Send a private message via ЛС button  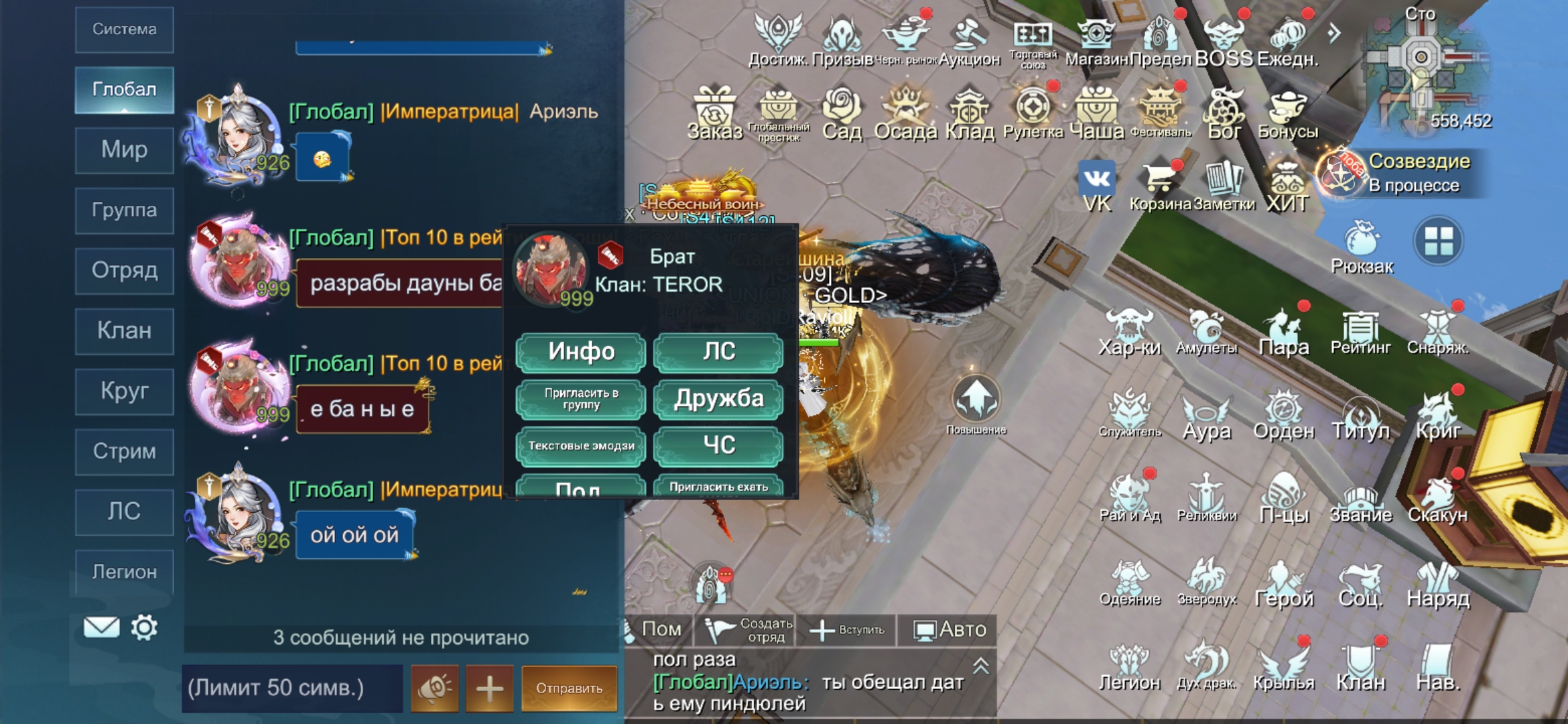(x=718, y=352)
